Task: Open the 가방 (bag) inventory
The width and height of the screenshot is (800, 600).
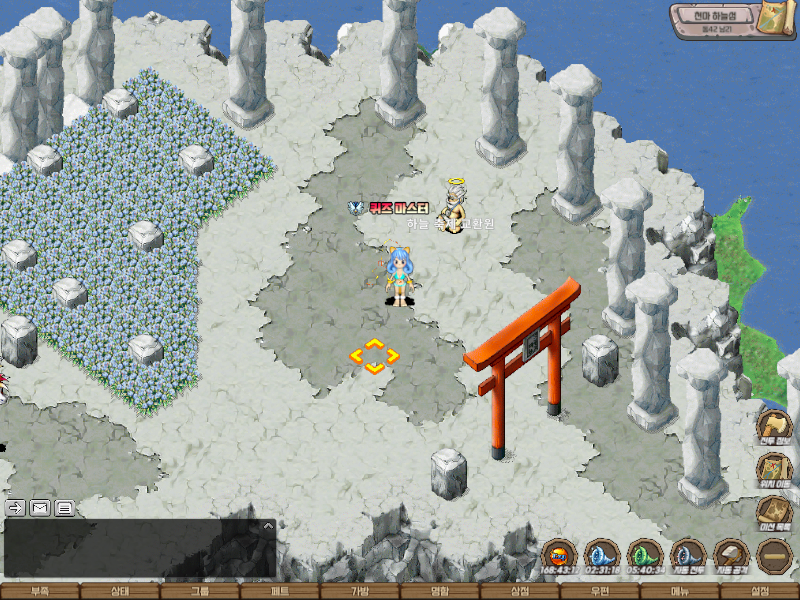Action: click(x=360, y=591)
